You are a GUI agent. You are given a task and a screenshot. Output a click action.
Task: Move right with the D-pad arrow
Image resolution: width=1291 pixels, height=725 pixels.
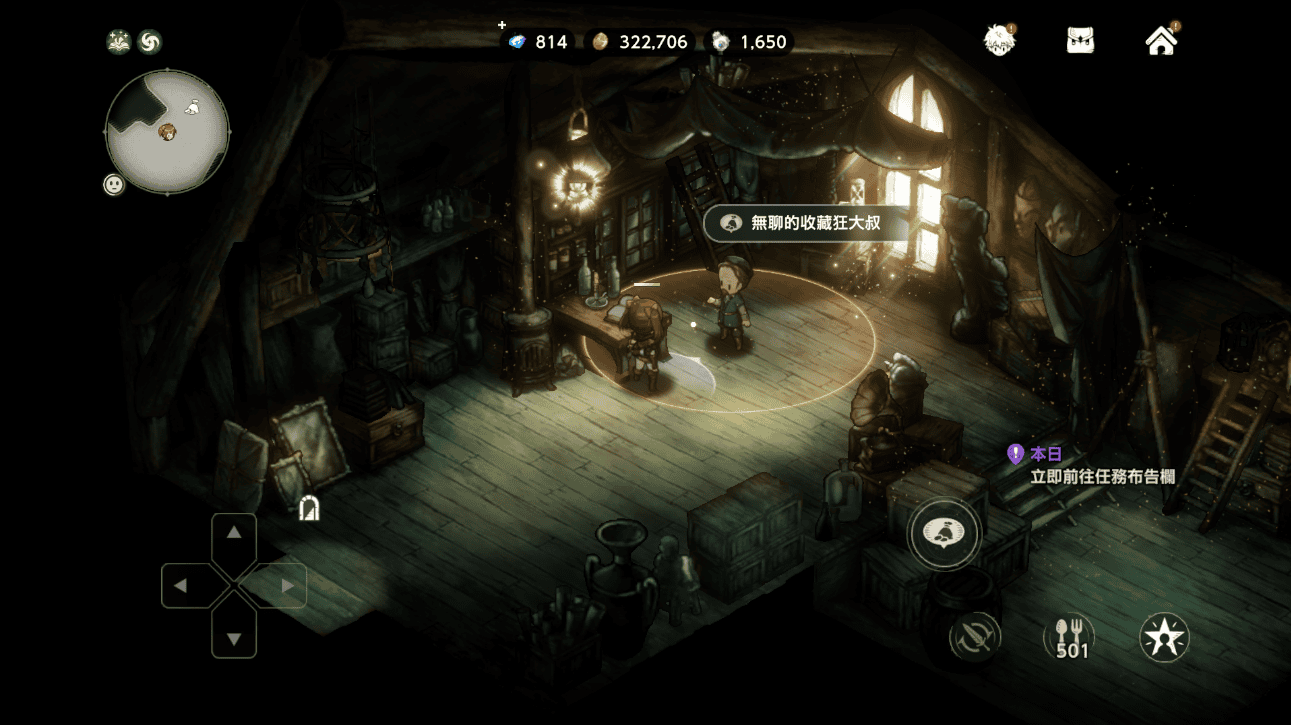point(287,586)
